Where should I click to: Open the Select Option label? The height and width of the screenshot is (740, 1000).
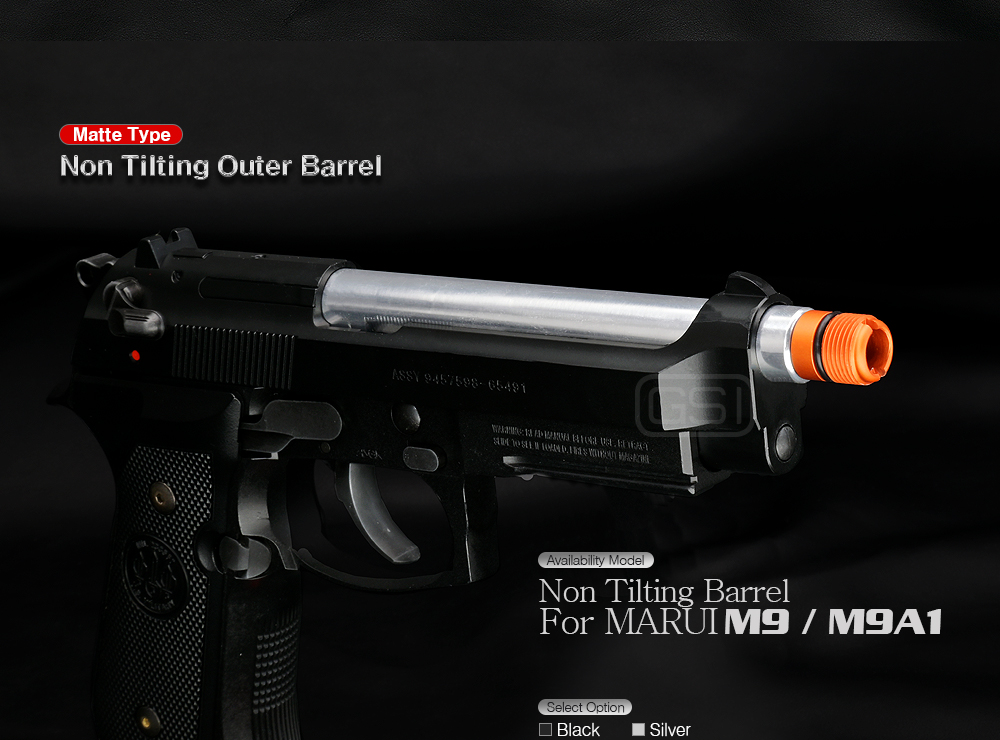(x=585, y=707)
